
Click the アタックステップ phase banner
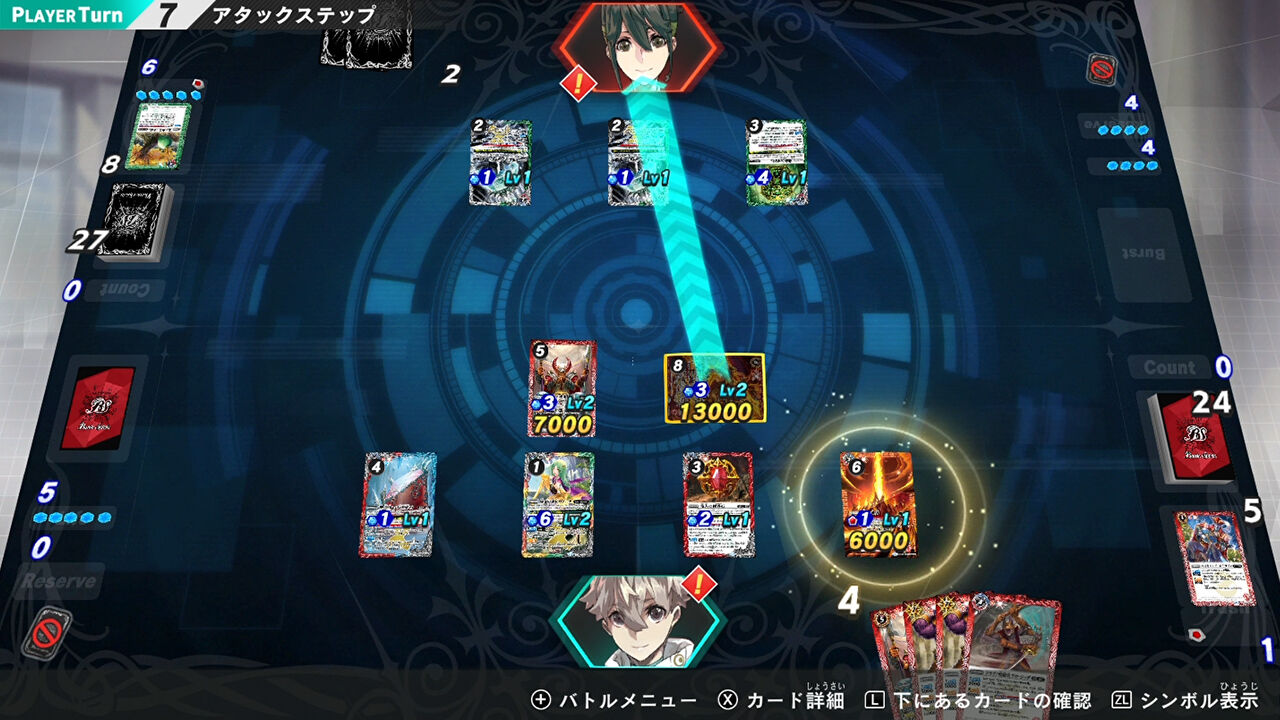tap(288, 15)
